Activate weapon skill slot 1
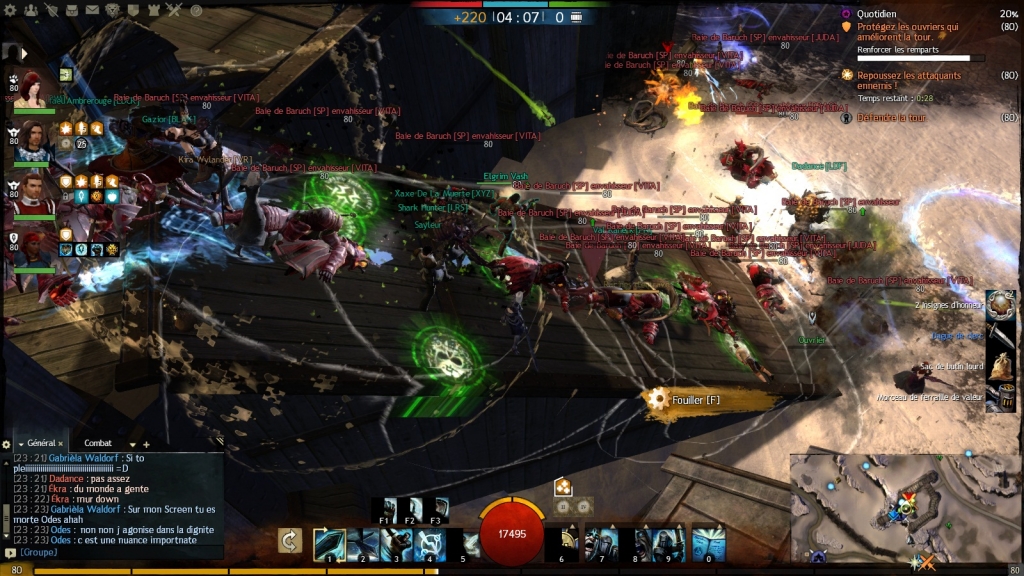Image resolution: width=1024 pixels, height=576 pixels. tap(329, 544)
